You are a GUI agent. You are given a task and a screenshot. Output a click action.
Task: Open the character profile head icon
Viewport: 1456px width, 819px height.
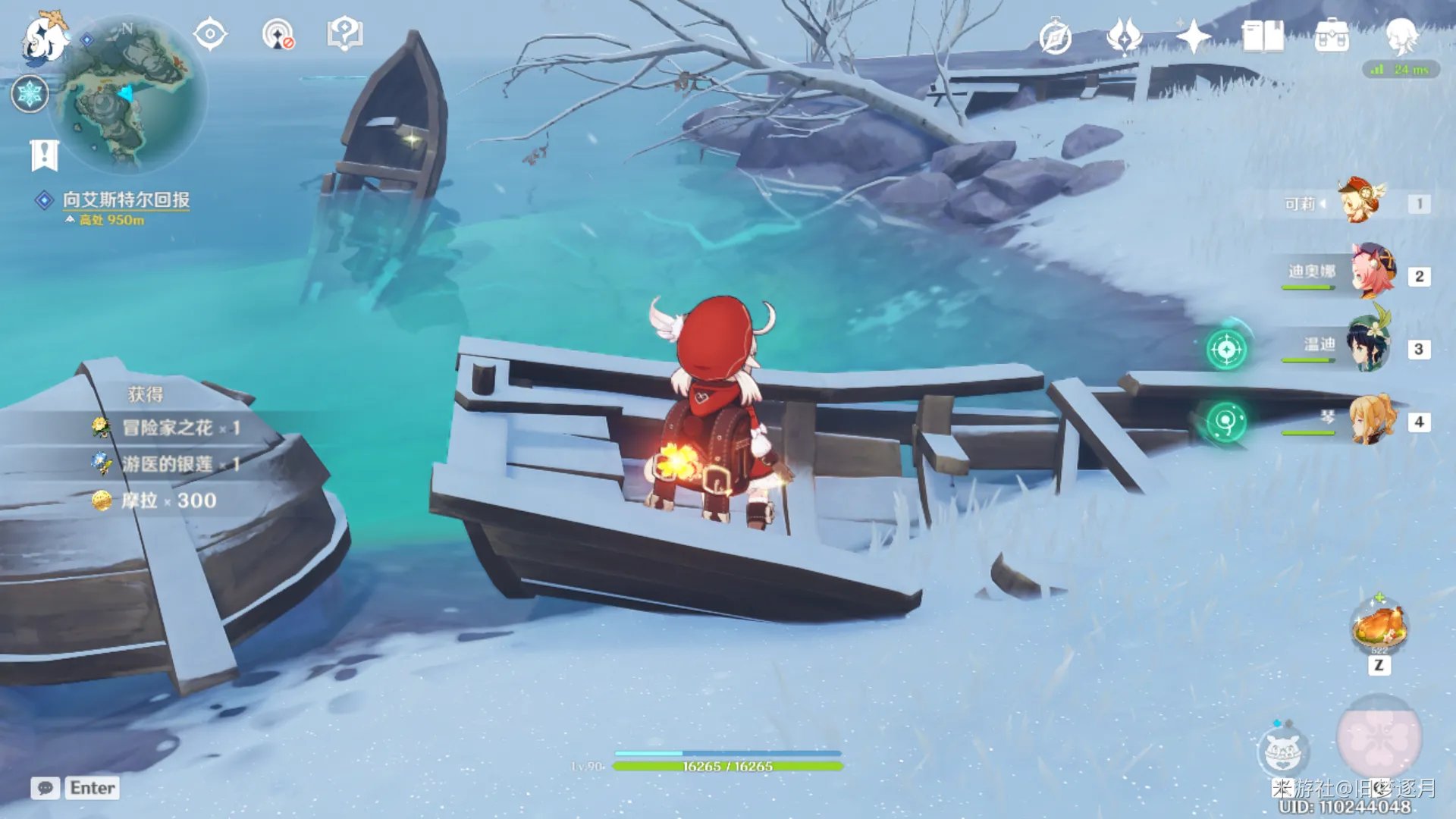click(1401, 36)
